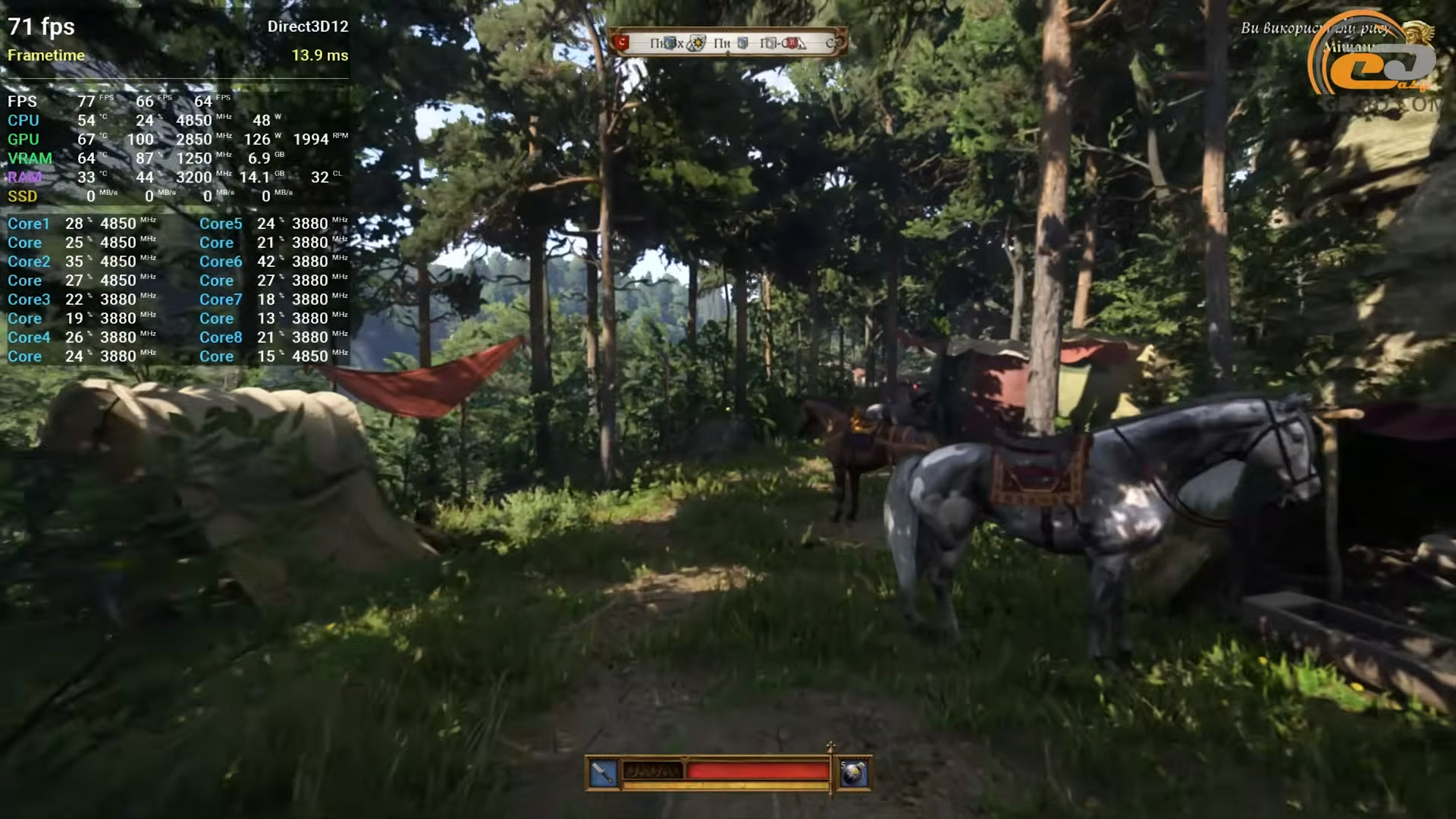This screenshot has width=1456, height=819.
Task: Select the red flag marker on the compass
Action: coord(623,42)
